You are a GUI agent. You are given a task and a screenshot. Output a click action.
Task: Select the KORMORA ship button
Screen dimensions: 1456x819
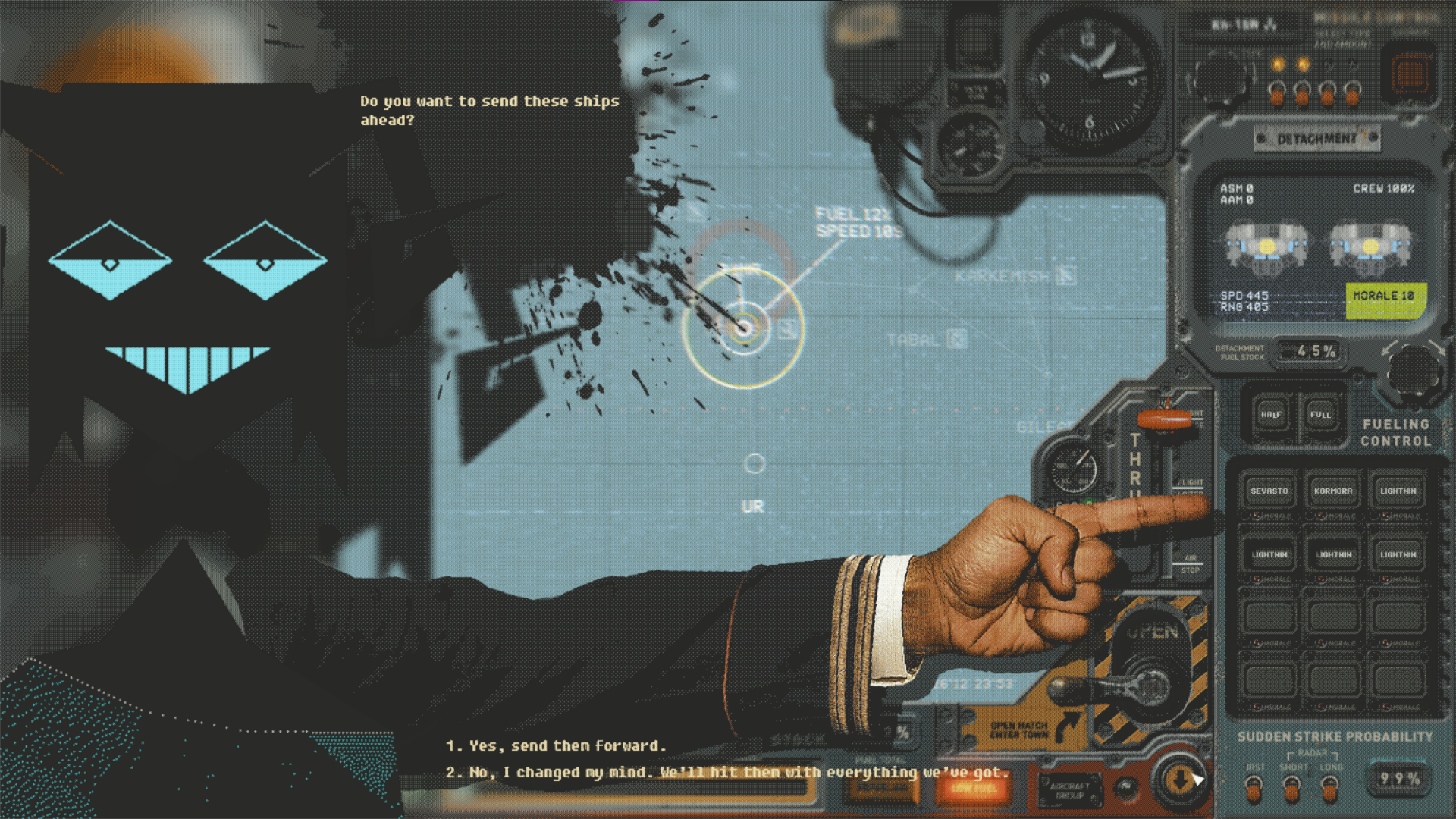pyautogui.click(x=1333, y=491)
